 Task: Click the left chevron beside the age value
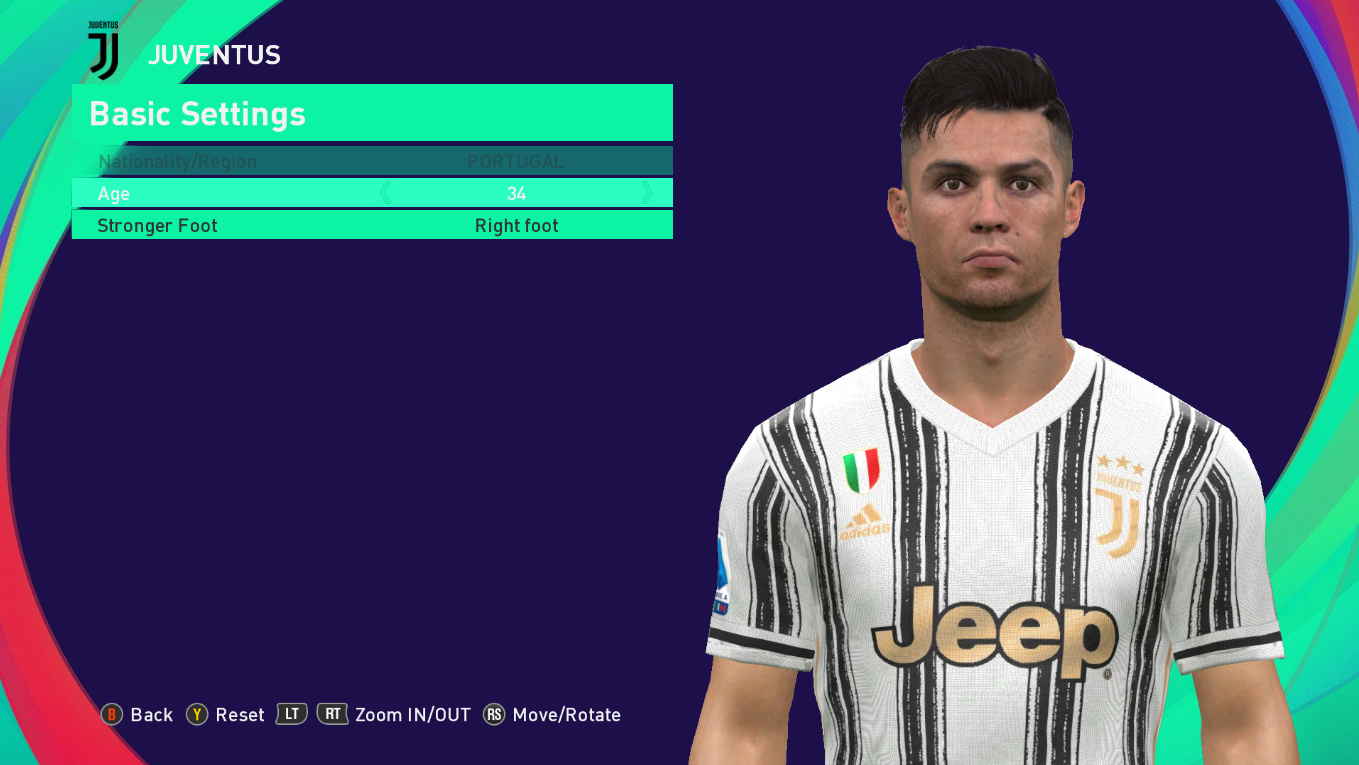coord(385,192)
